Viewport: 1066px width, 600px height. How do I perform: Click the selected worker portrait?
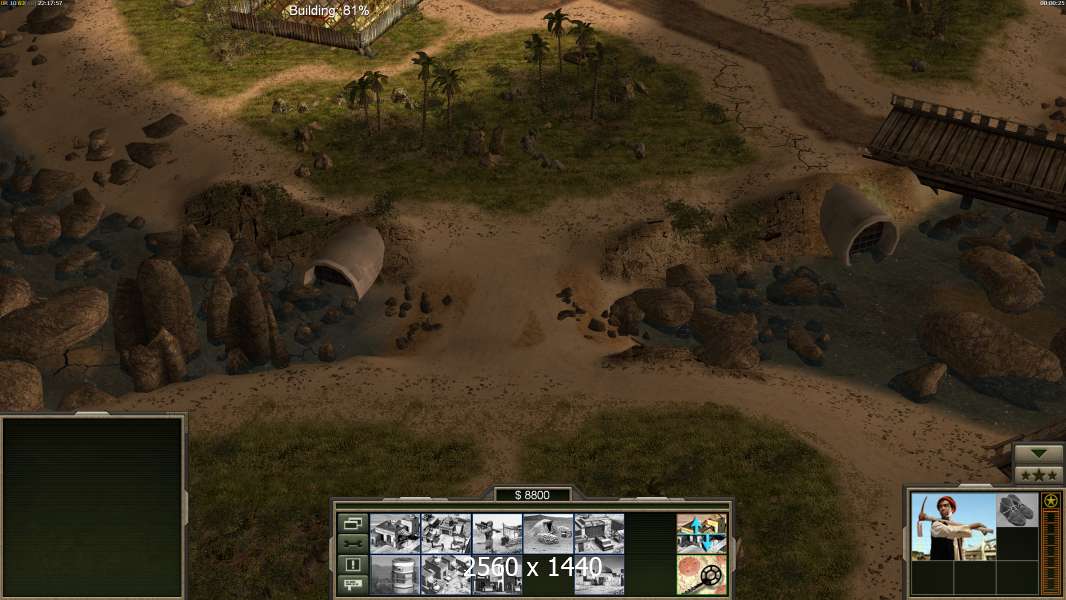(x=953, y=526)
